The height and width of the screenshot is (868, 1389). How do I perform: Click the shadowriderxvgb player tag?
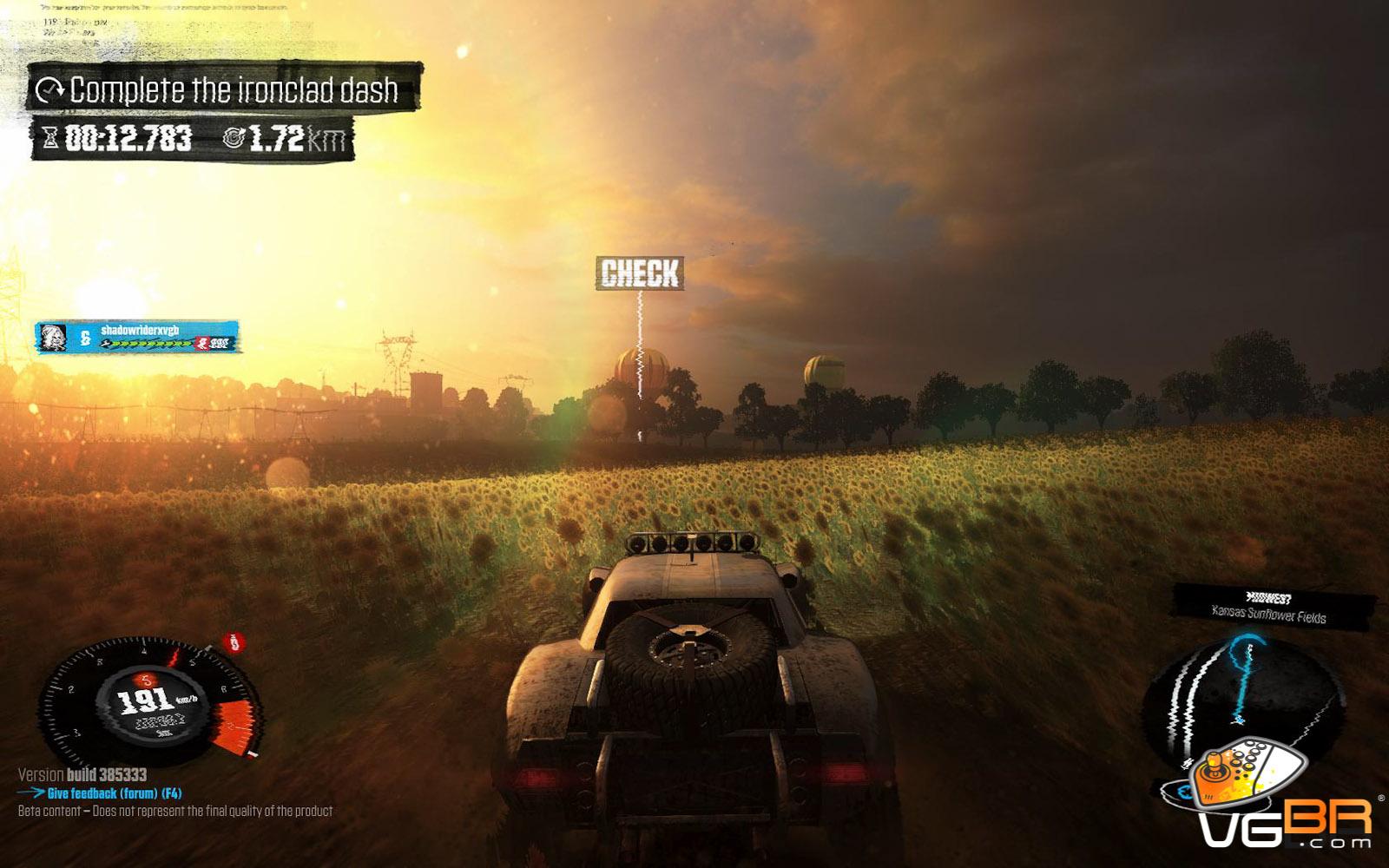click(138, 337)
